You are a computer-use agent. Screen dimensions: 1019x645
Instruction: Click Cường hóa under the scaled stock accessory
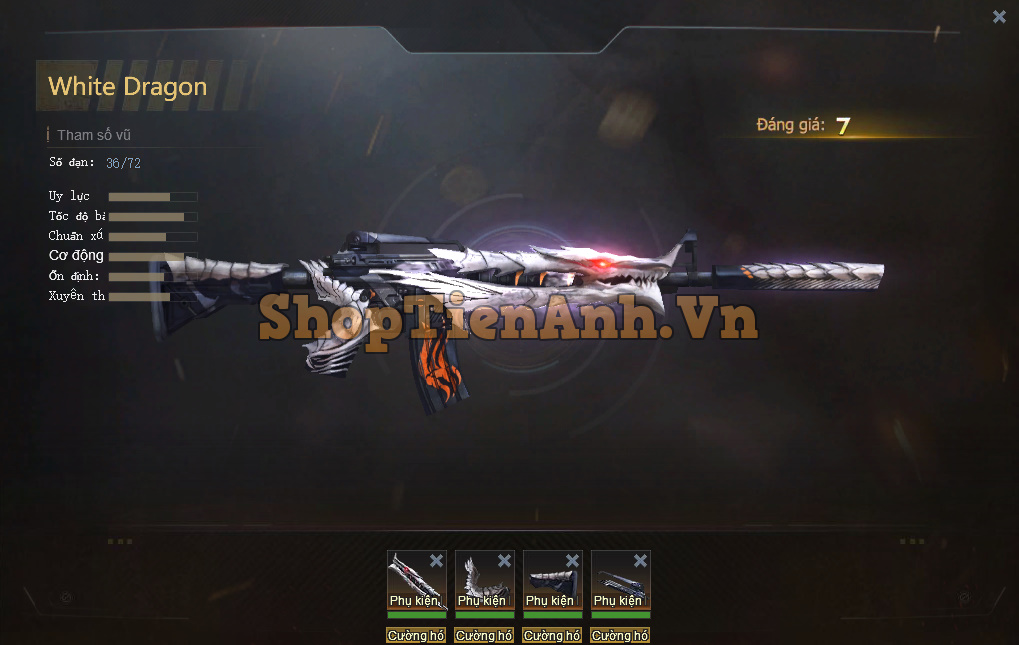(552, 636)
